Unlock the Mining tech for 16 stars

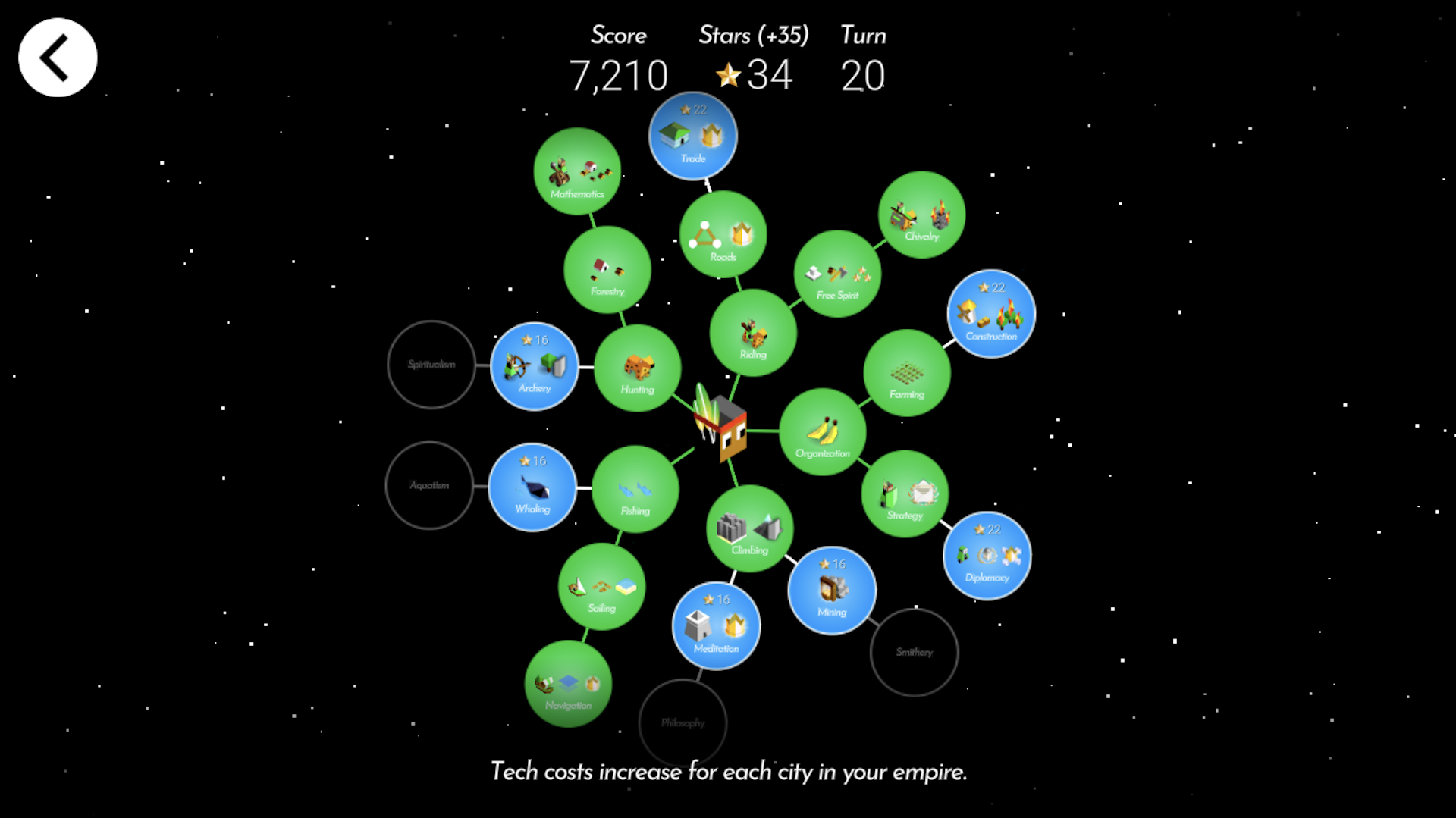pos(831,593)
